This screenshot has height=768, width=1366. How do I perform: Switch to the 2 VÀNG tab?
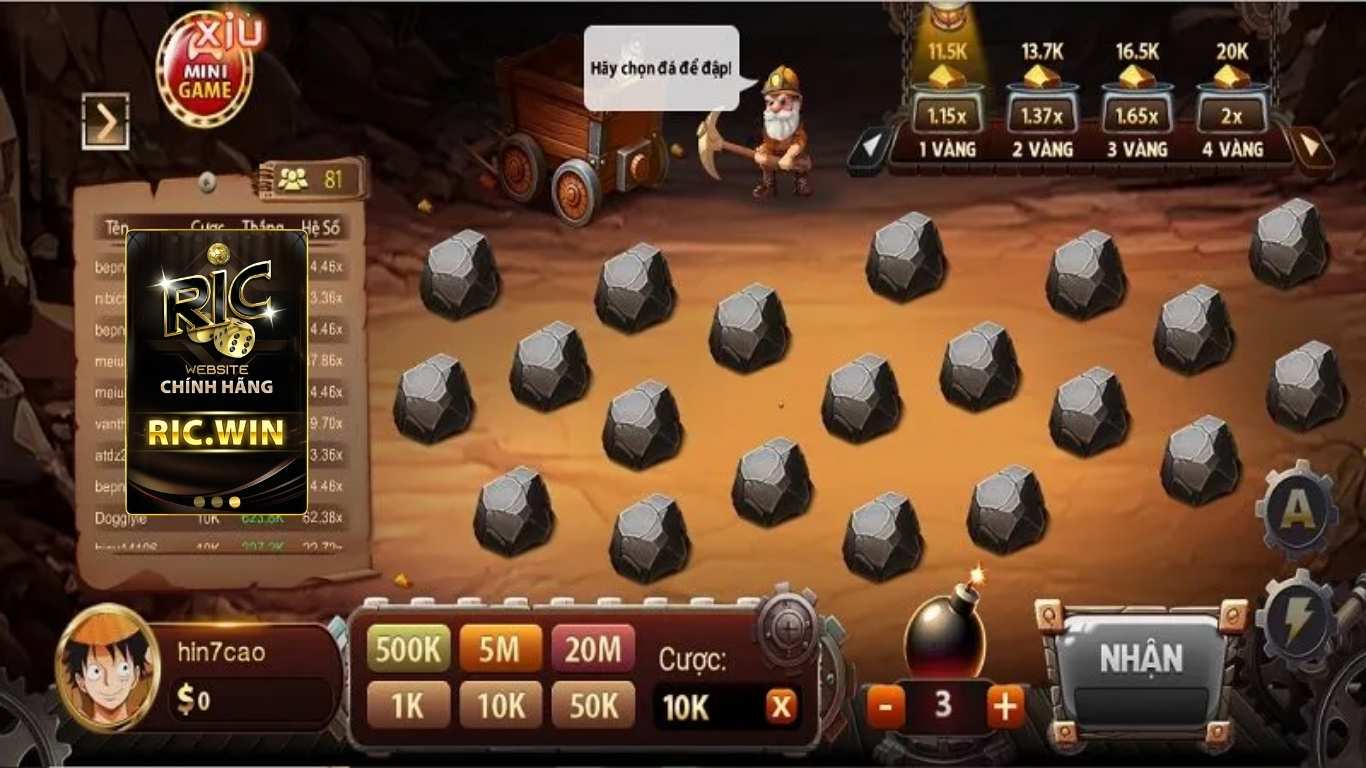[1041, 148]
